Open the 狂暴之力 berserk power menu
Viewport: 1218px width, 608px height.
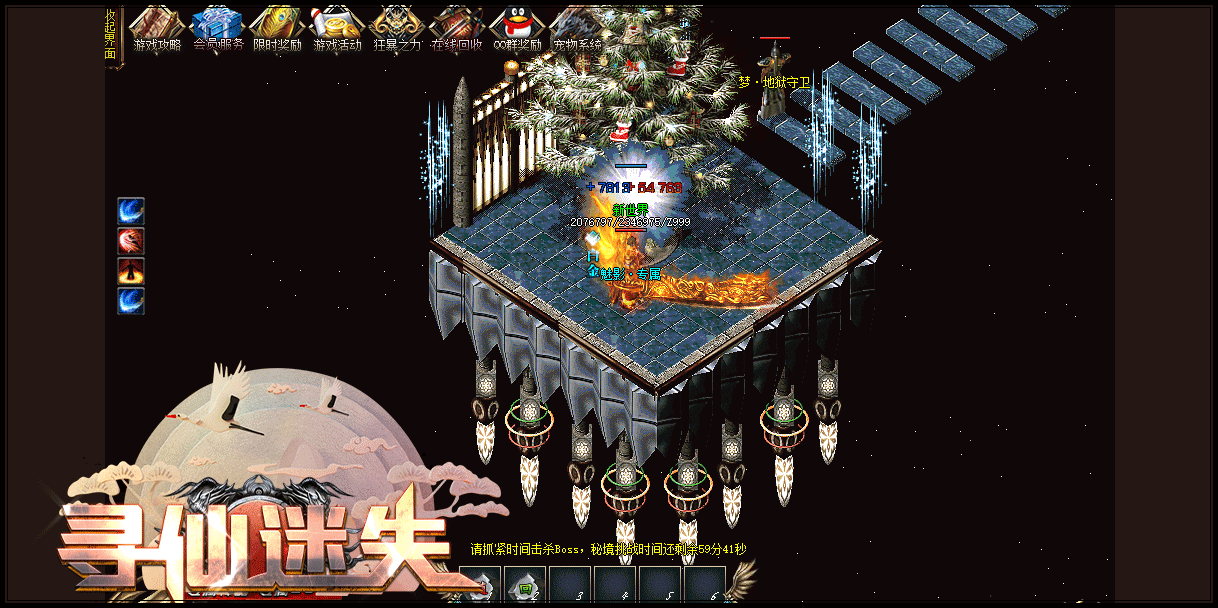click(x=397, y=30)
